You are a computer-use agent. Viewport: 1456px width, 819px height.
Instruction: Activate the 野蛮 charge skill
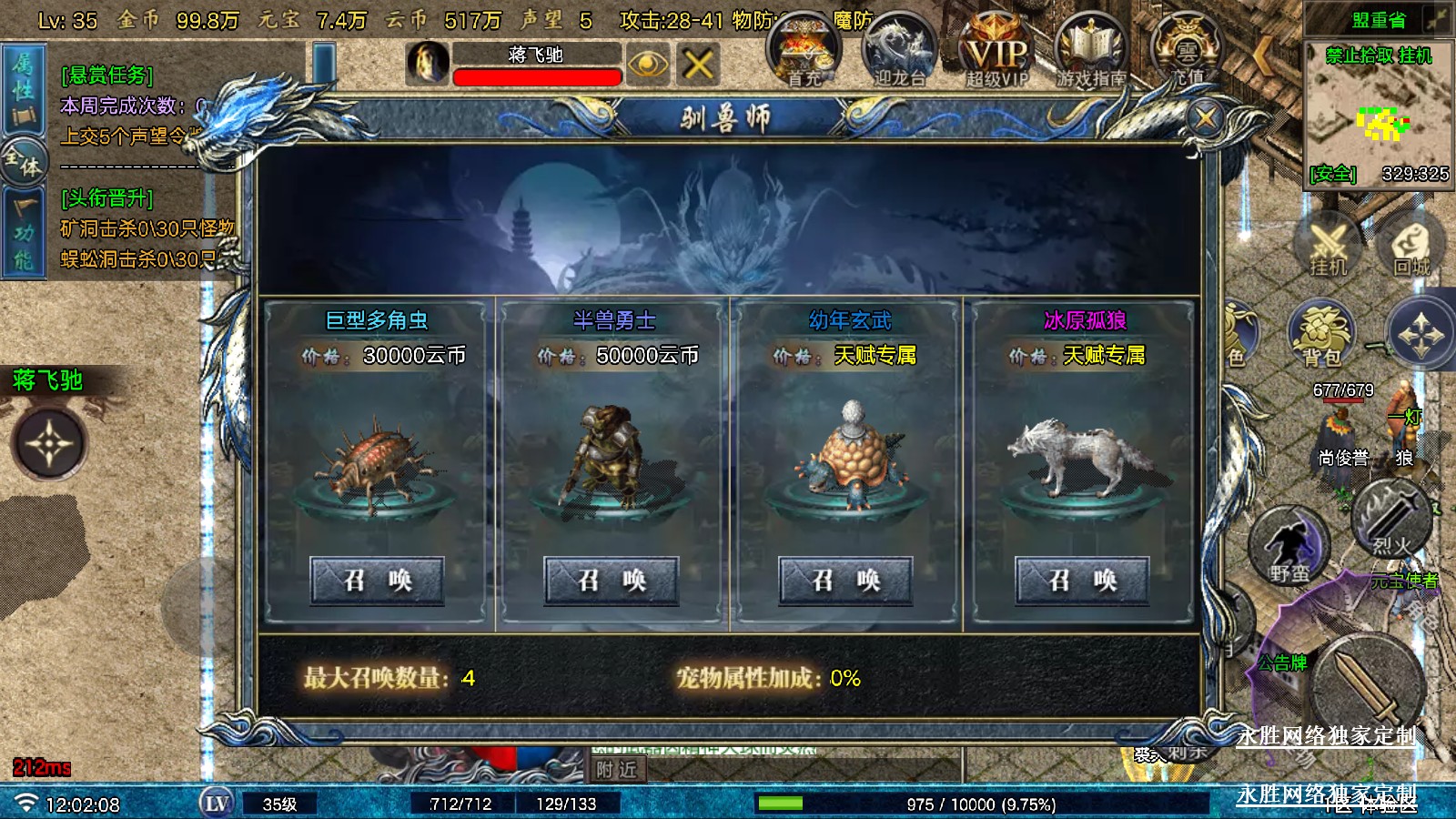(x=1289, y=548)
